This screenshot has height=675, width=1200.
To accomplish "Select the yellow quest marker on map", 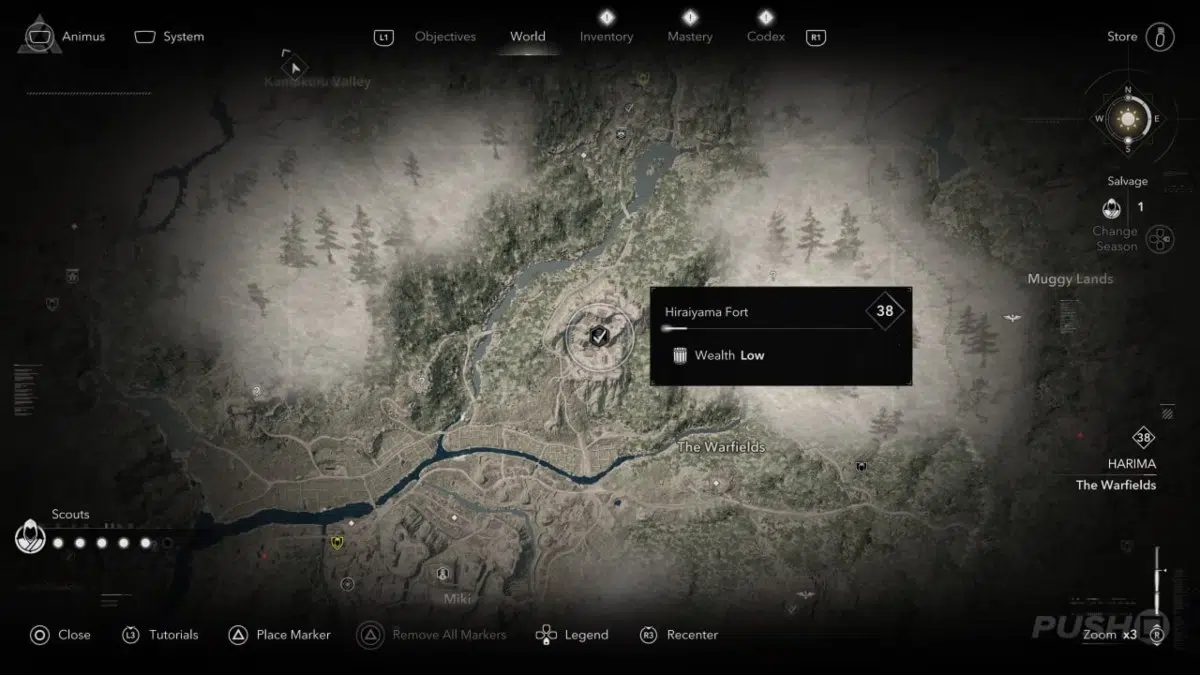I will [338, 543].
